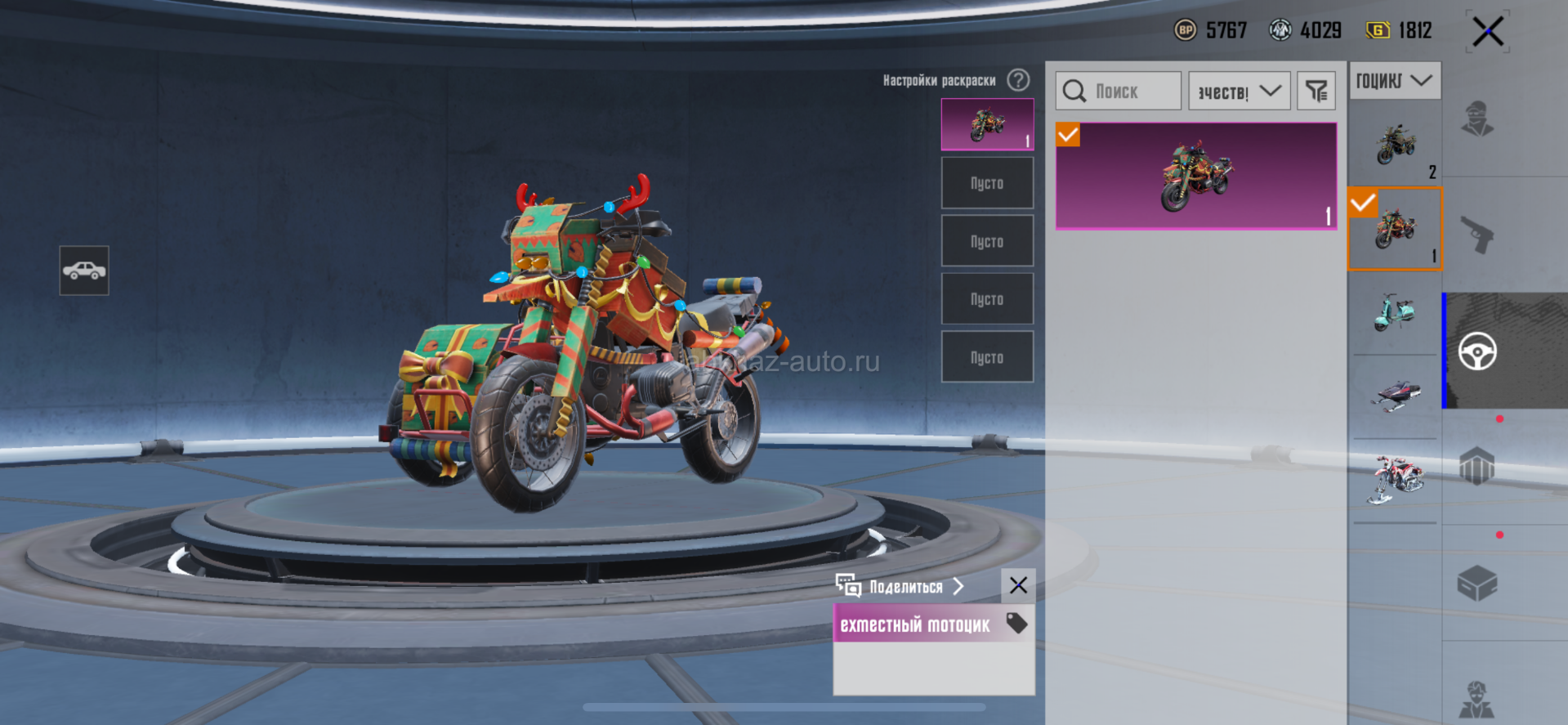Click the Поделиться share button
The height and width of the screenshot is (725, 1568).
click(900, 586)
